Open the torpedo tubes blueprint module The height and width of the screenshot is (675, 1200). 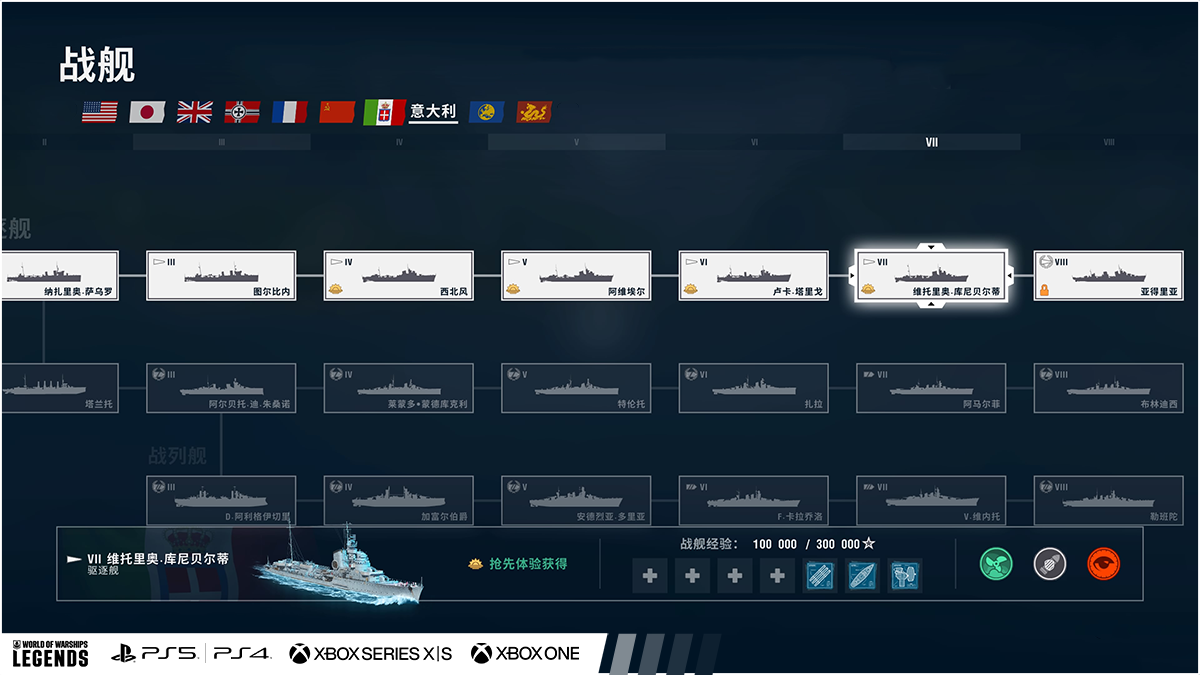(x=820, y=575)
